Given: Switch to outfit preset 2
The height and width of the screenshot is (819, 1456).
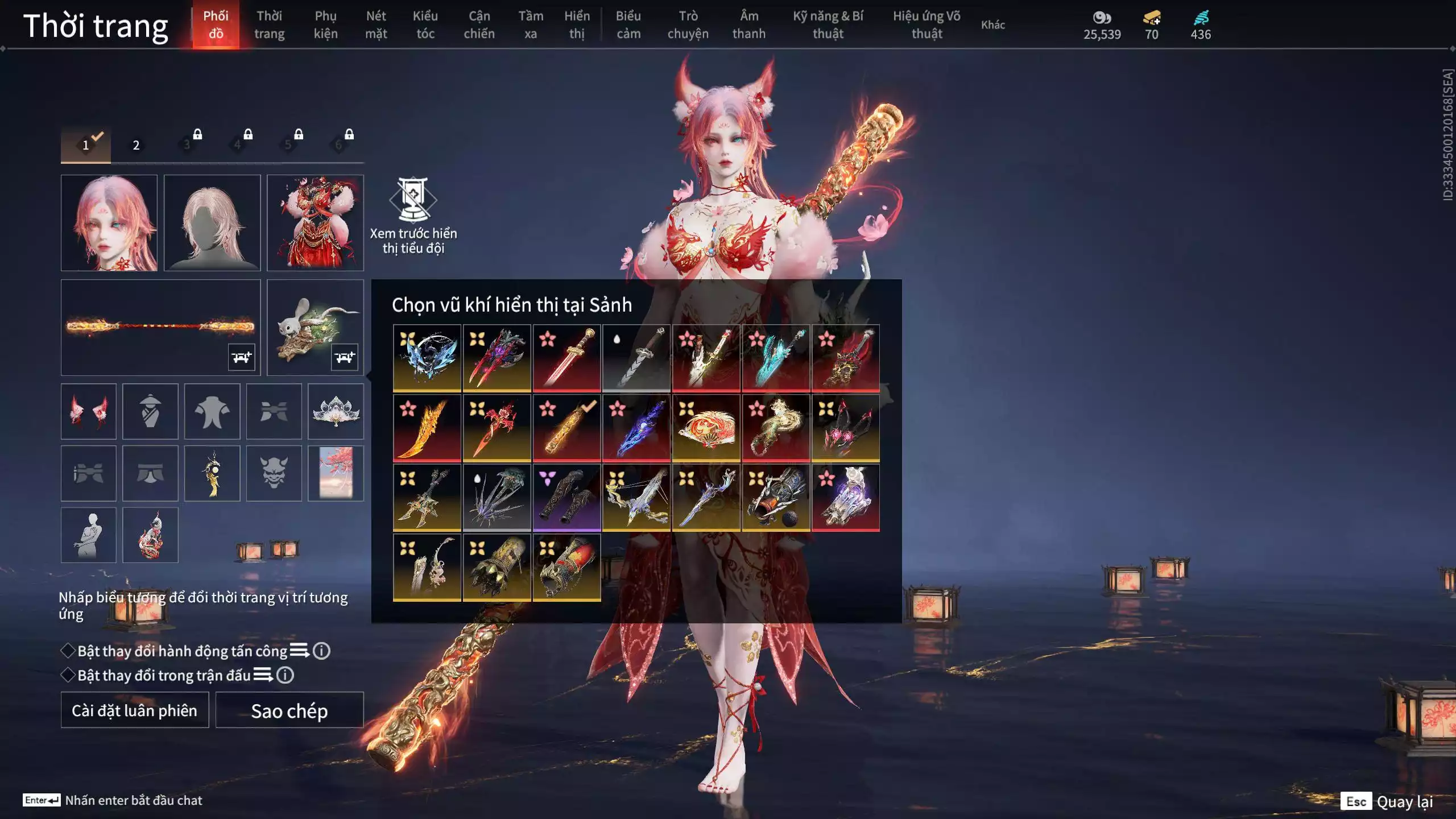Looking at the screenshot, I should [x=136, y=145].
